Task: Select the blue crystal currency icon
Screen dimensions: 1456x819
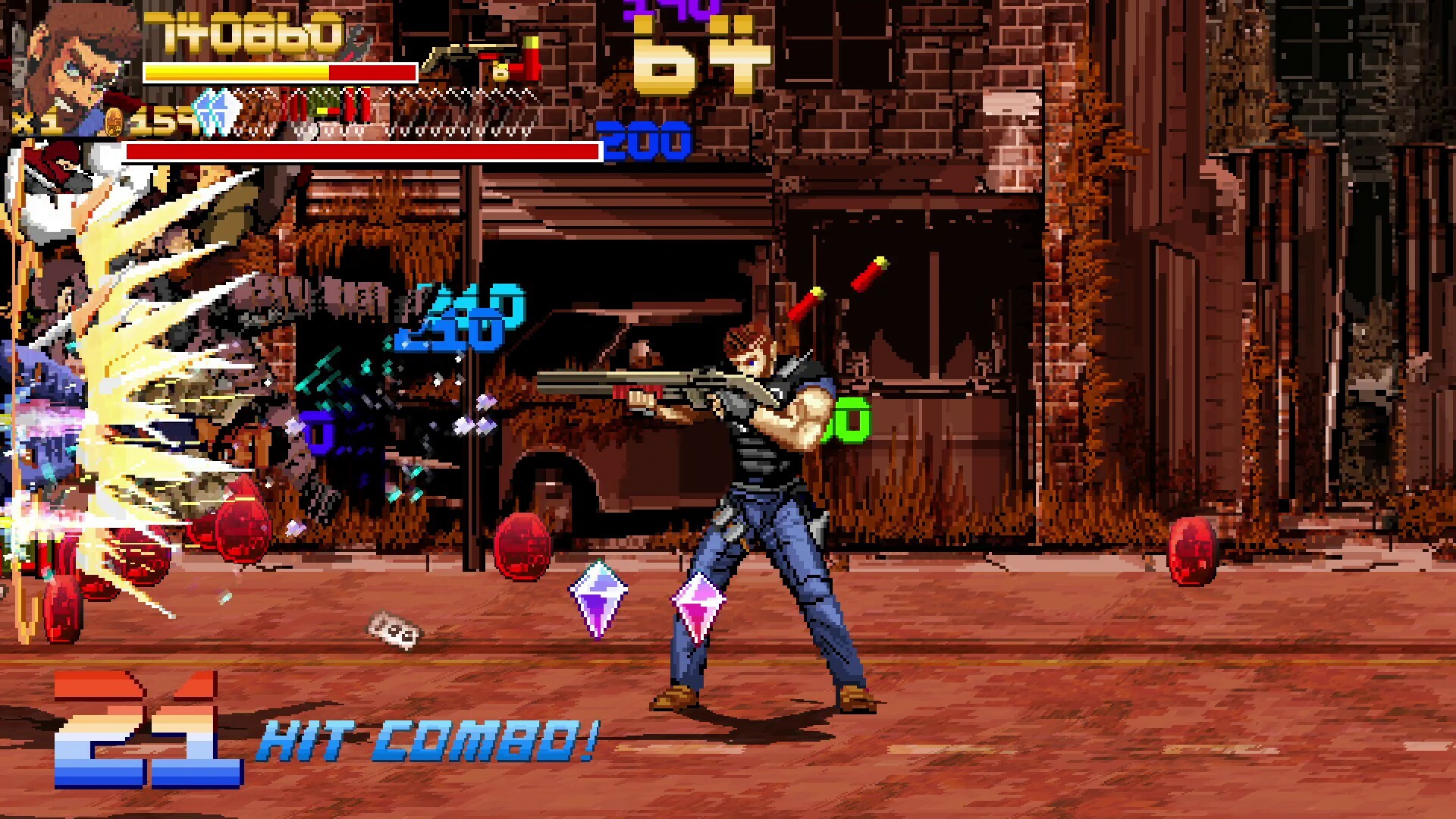Action: [216, 112]
